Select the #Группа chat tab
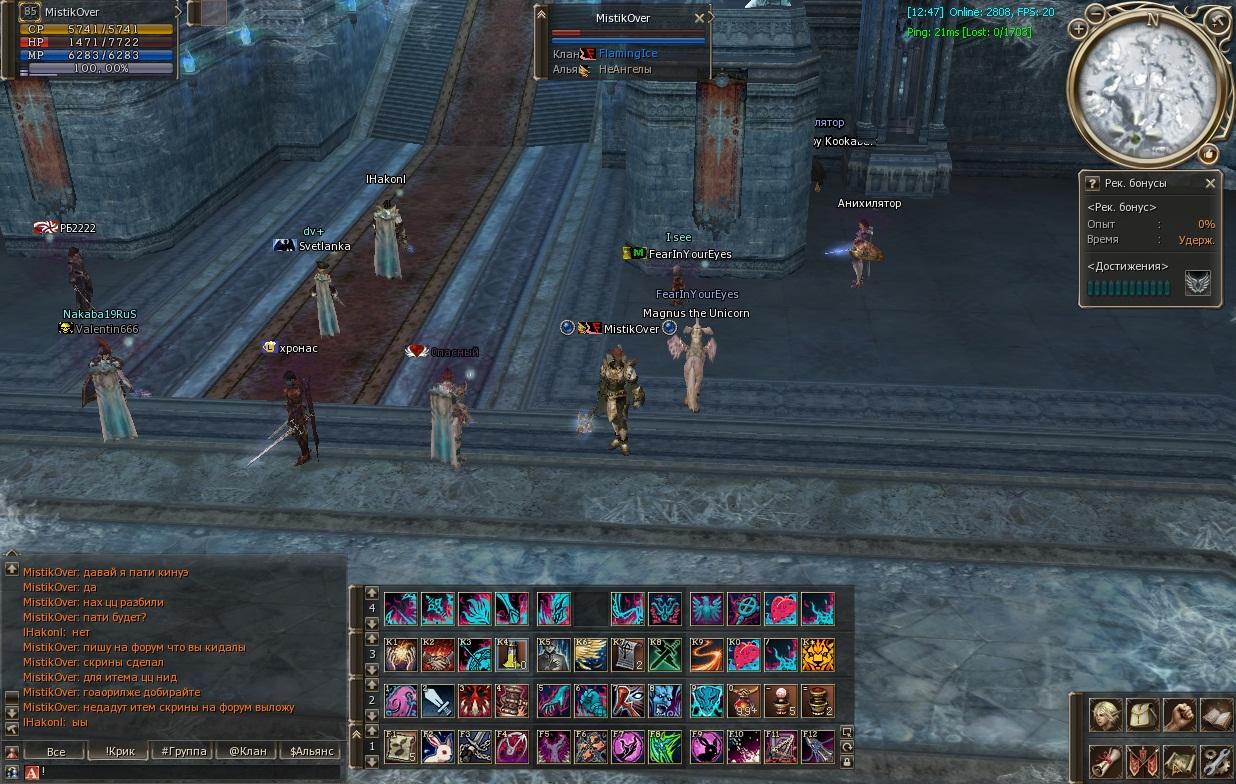This screenshot has width=1236, height=784. [x=184, y=752]
